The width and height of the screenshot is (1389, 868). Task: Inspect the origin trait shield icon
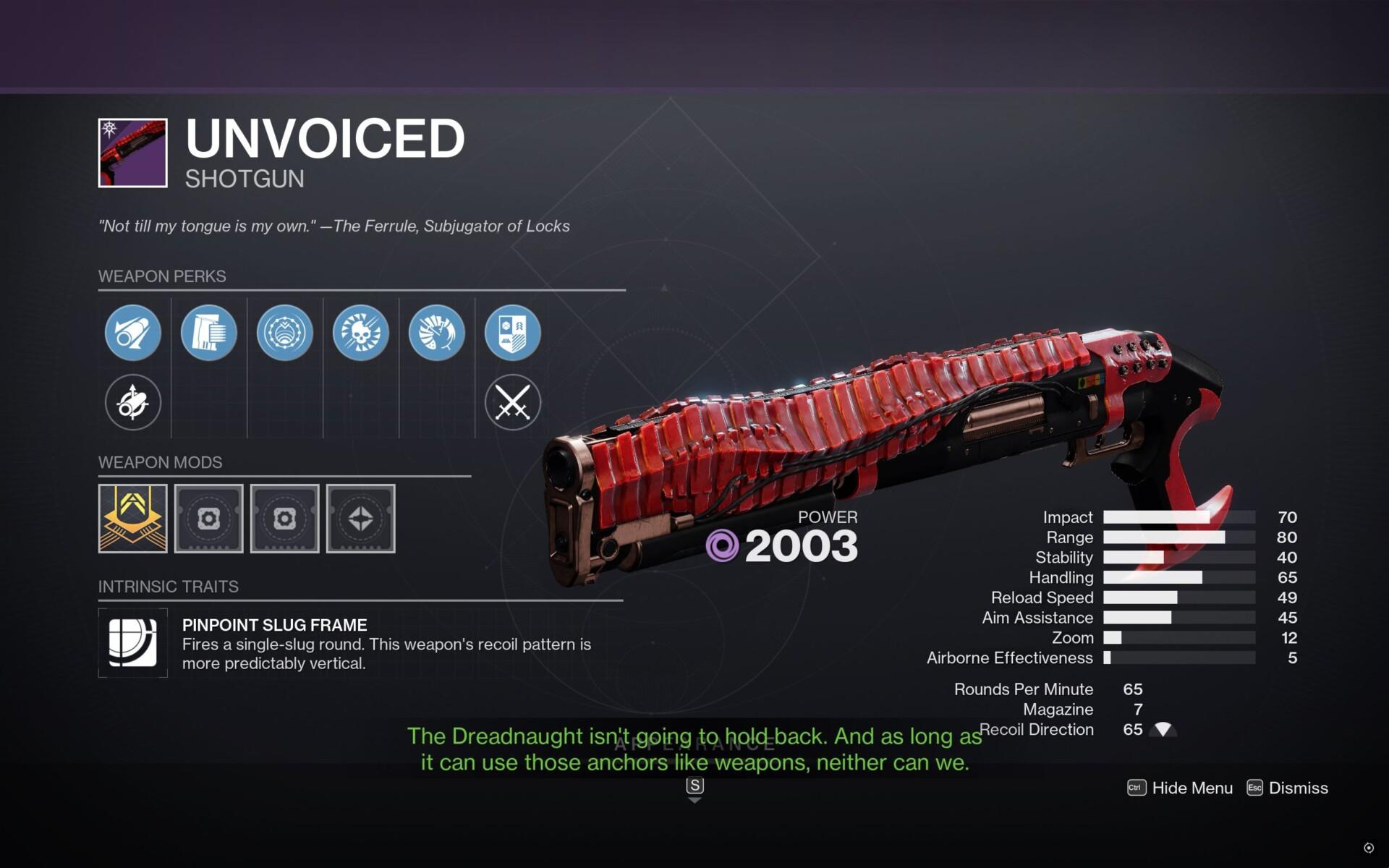point(513,331)
